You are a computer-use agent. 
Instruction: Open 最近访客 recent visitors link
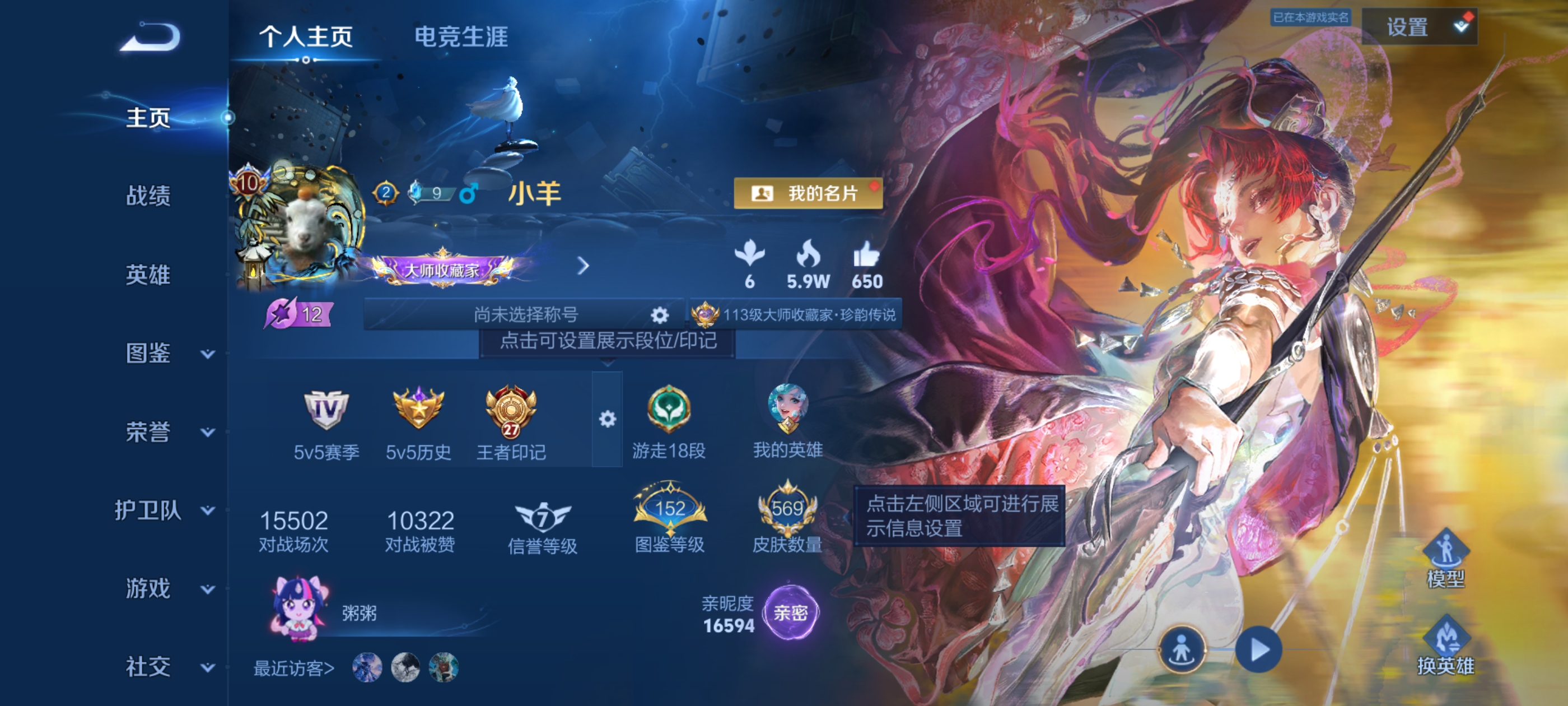293,668
